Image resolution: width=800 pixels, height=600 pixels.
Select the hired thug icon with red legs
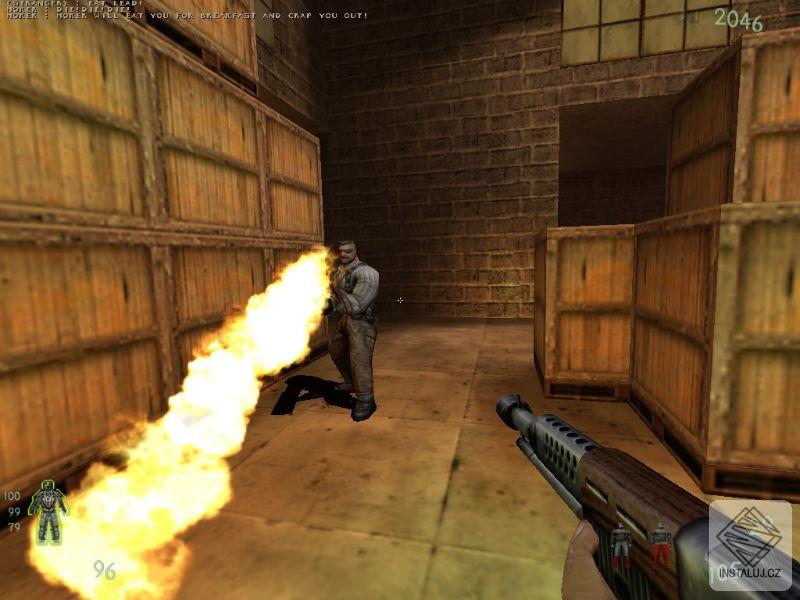click(659, 546)
